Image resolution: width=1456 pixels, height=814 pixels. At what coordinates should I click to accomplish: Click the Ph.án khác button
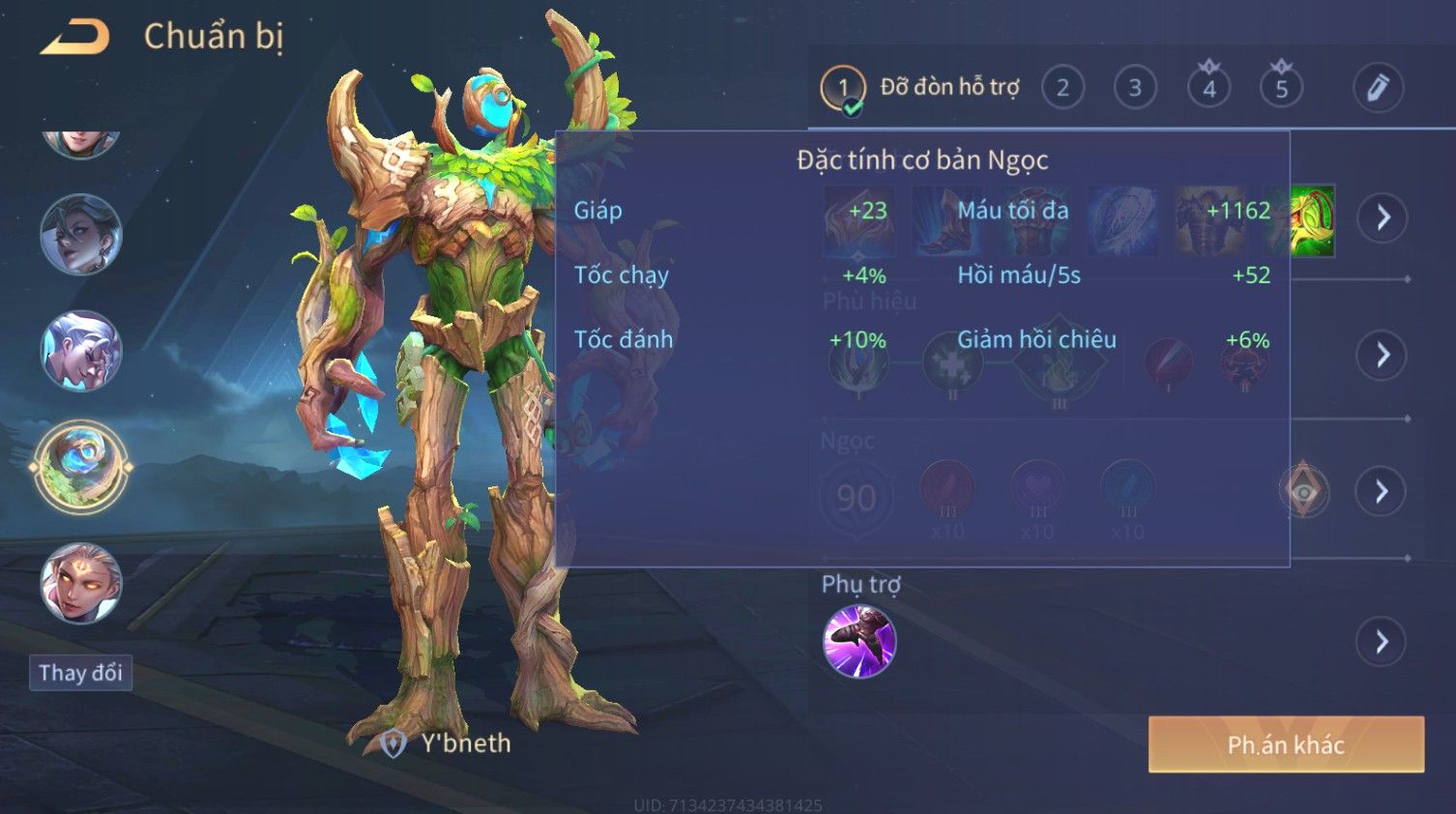(x=1286, y=744)
